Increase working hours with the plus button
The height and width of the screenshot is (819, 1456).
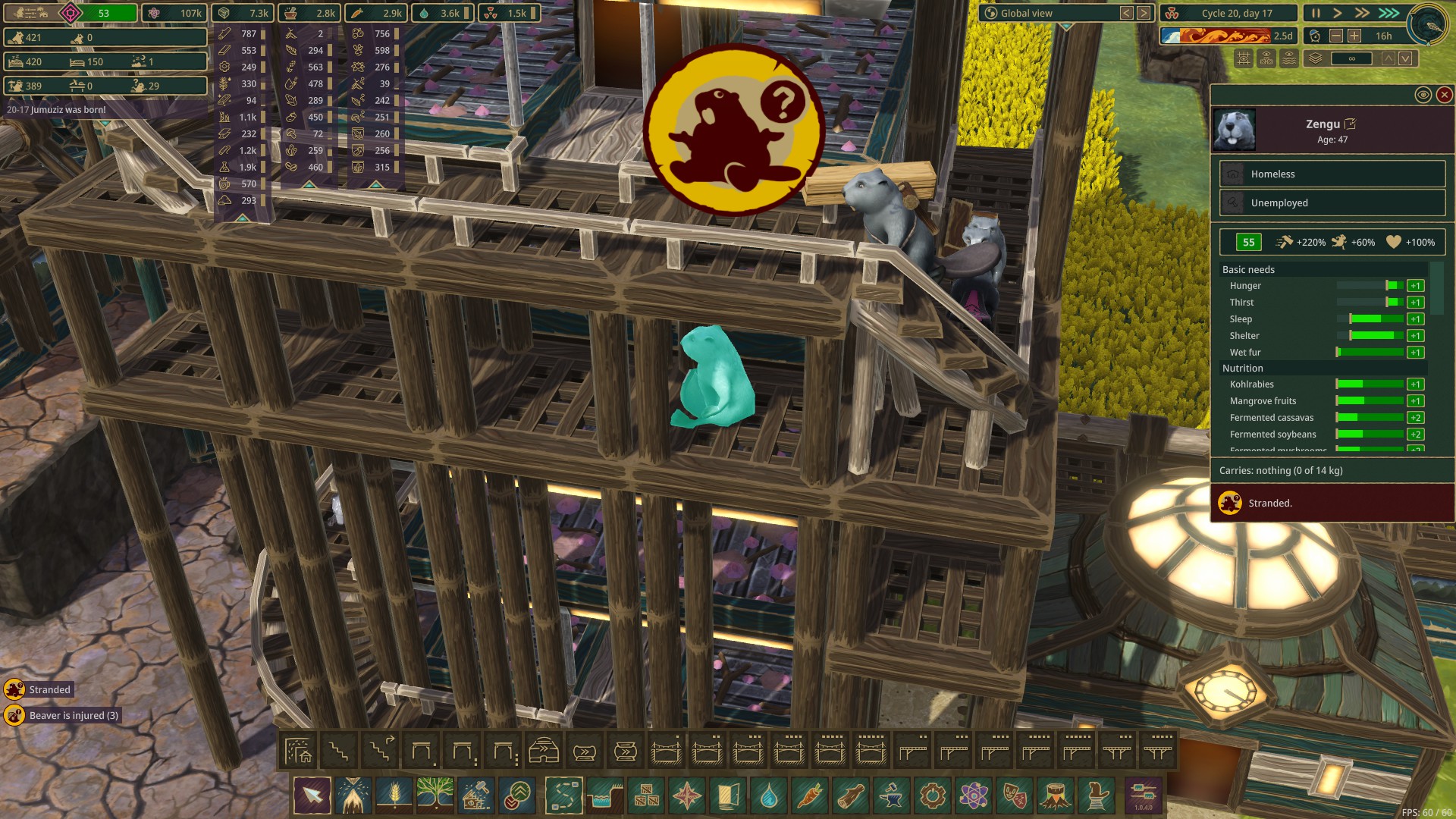pos(1354,36)
